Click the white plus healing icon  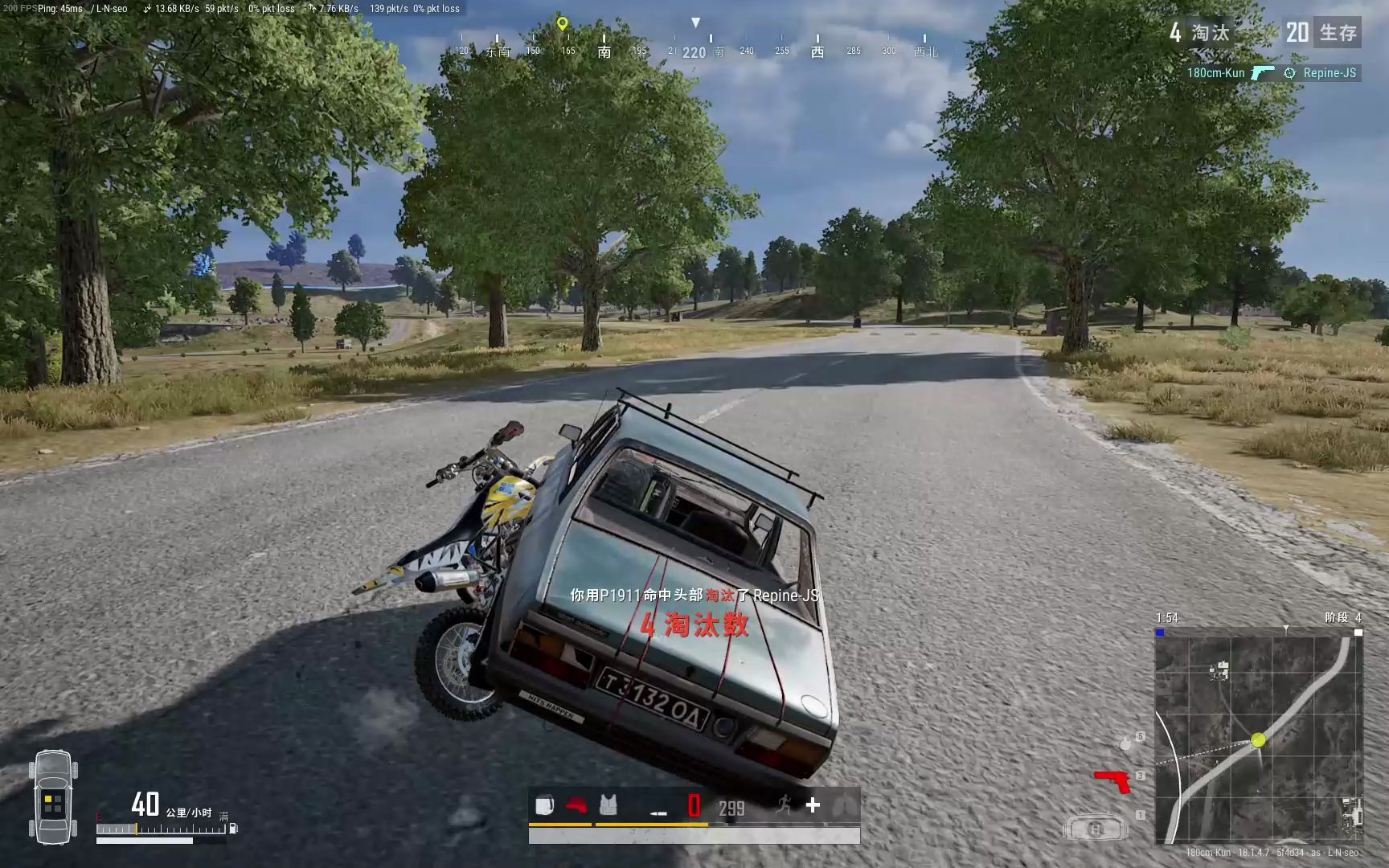[813, 805]
